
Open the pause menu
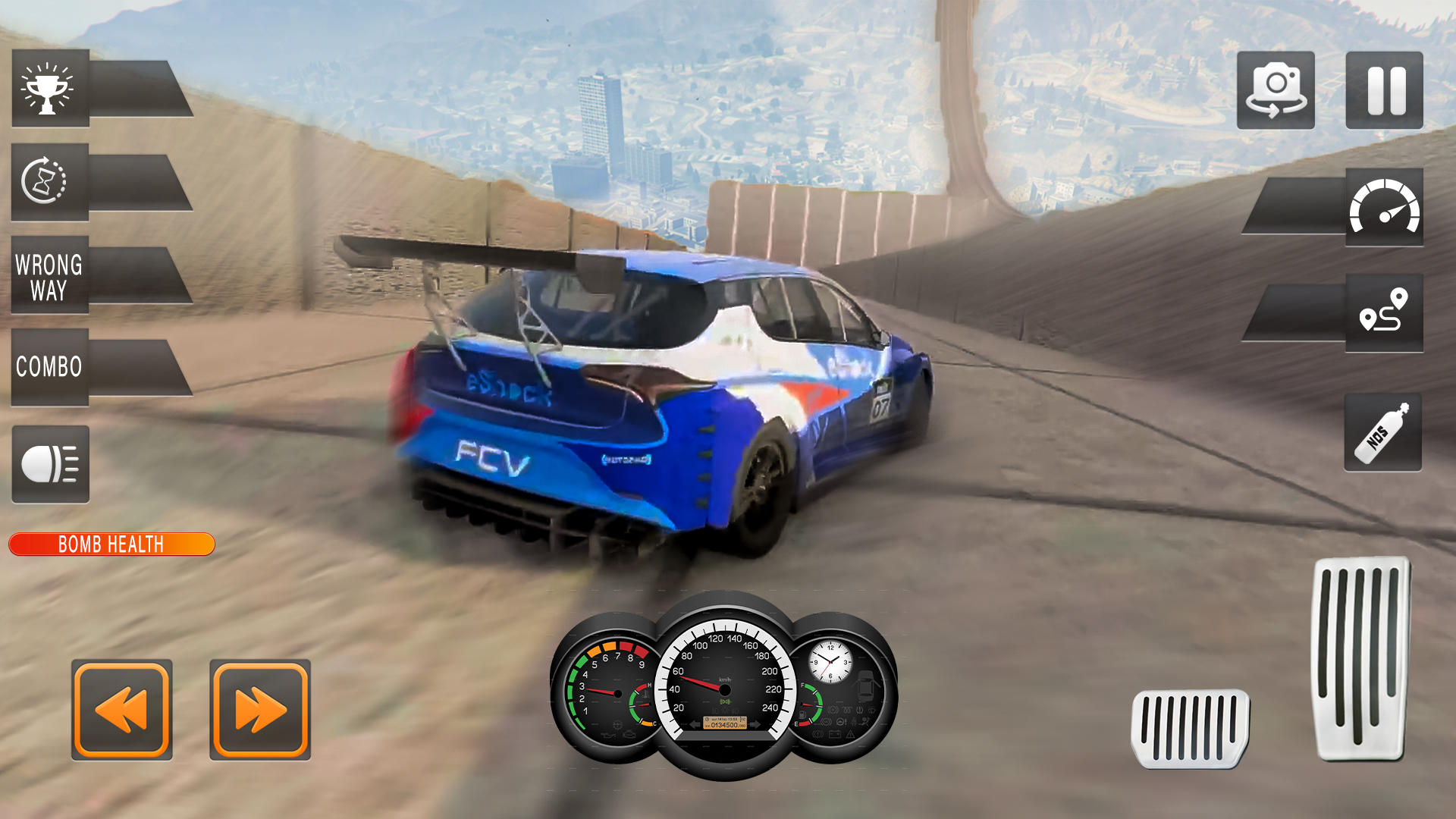click(1383, 91)
